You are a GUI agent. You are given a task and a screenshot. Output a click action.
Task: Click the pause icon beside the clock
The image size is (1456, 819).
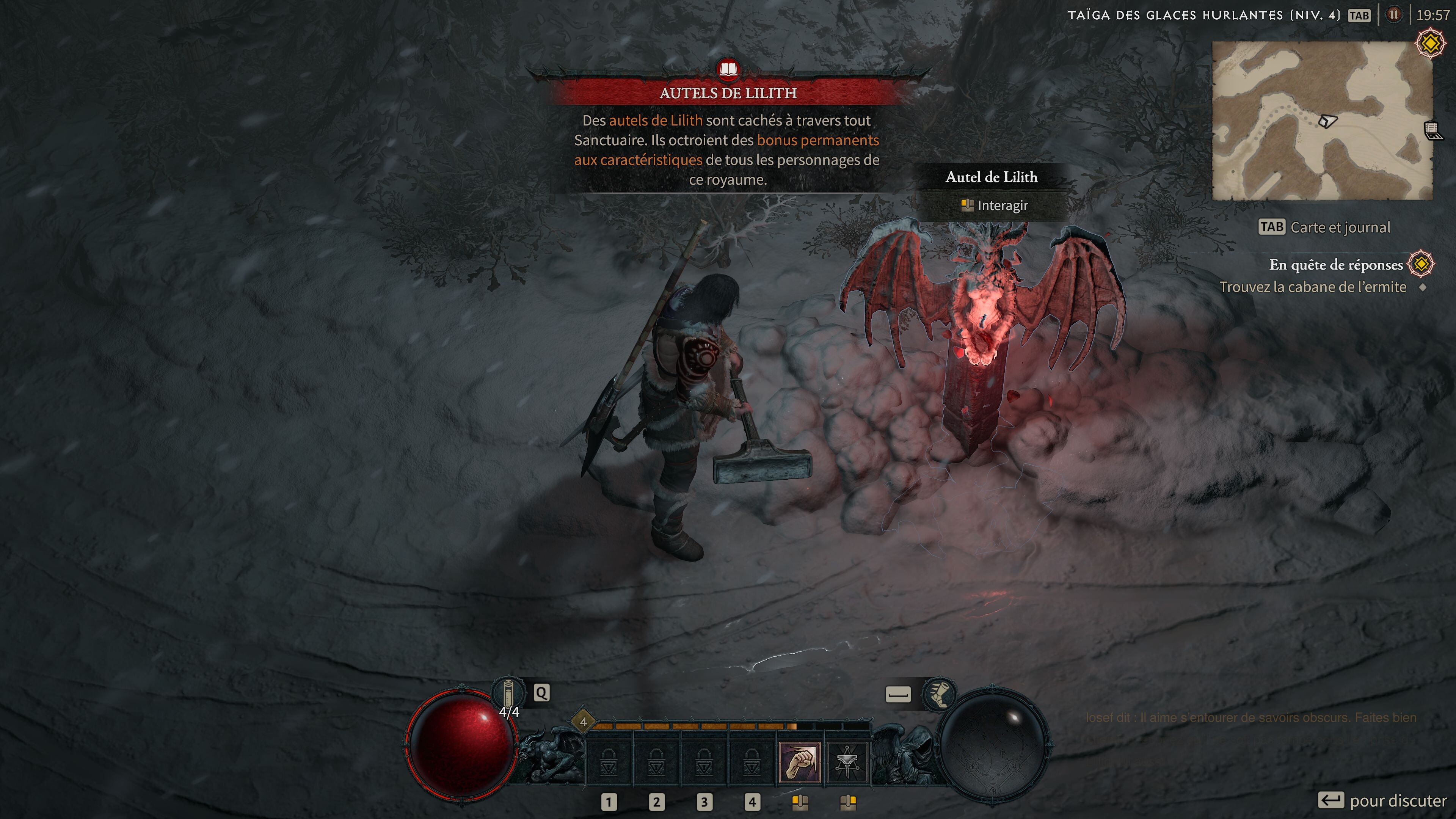pyautogui.click(x=1394, y=15)
